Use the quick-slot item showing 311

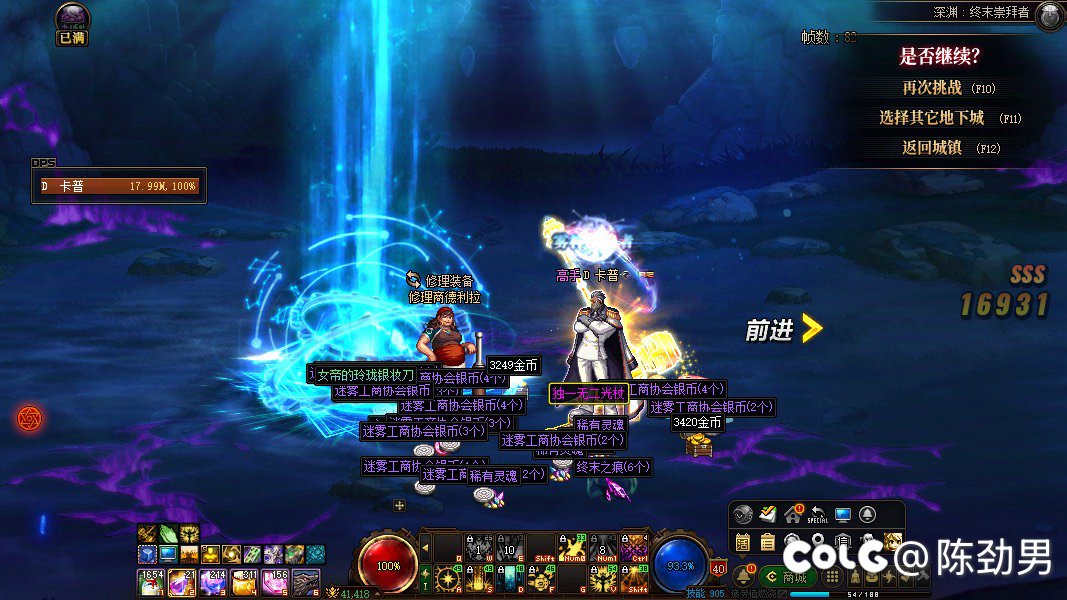pos(245,581)
